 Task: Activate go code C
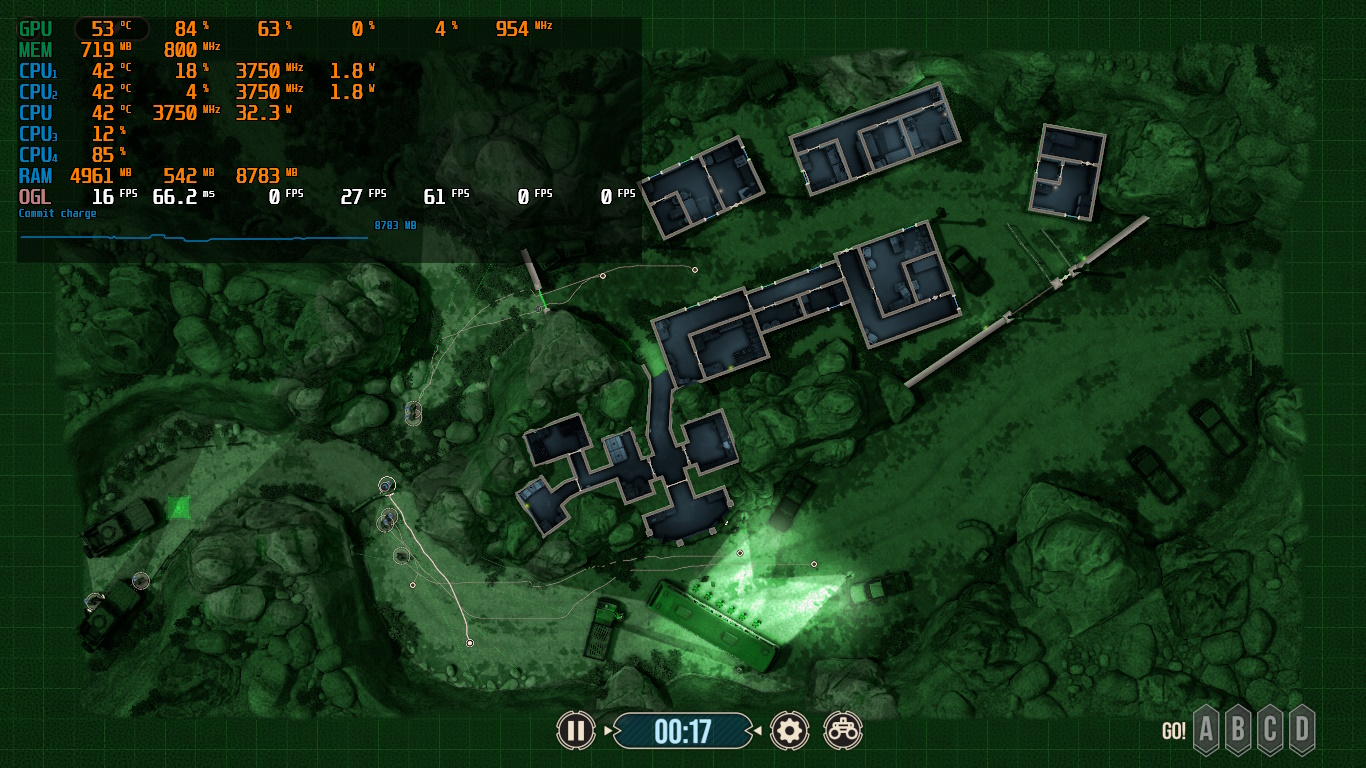coord(1270,730)
